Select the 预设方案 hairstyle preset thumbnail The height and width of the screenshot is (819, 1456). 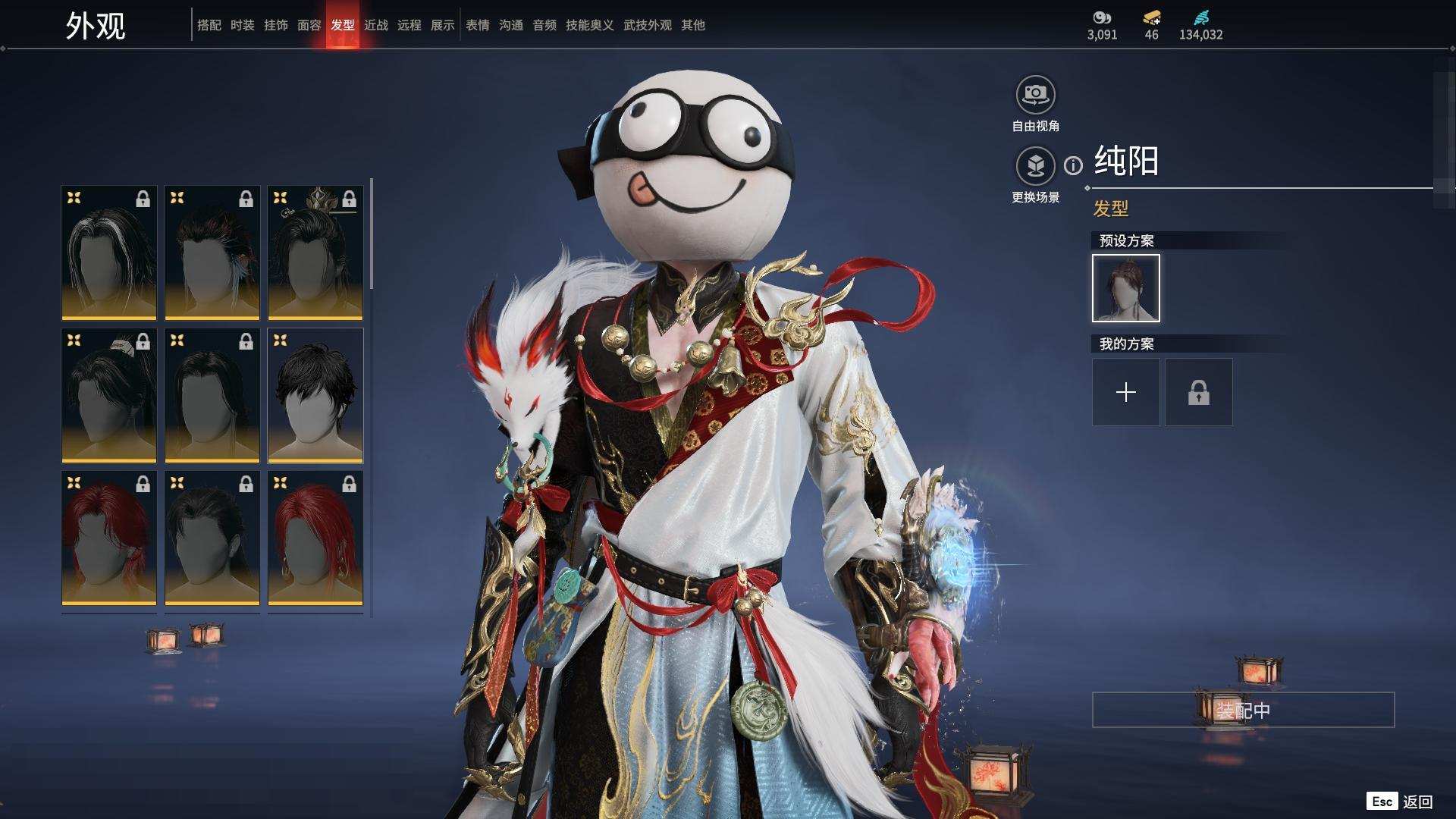tap(1125, 288)
